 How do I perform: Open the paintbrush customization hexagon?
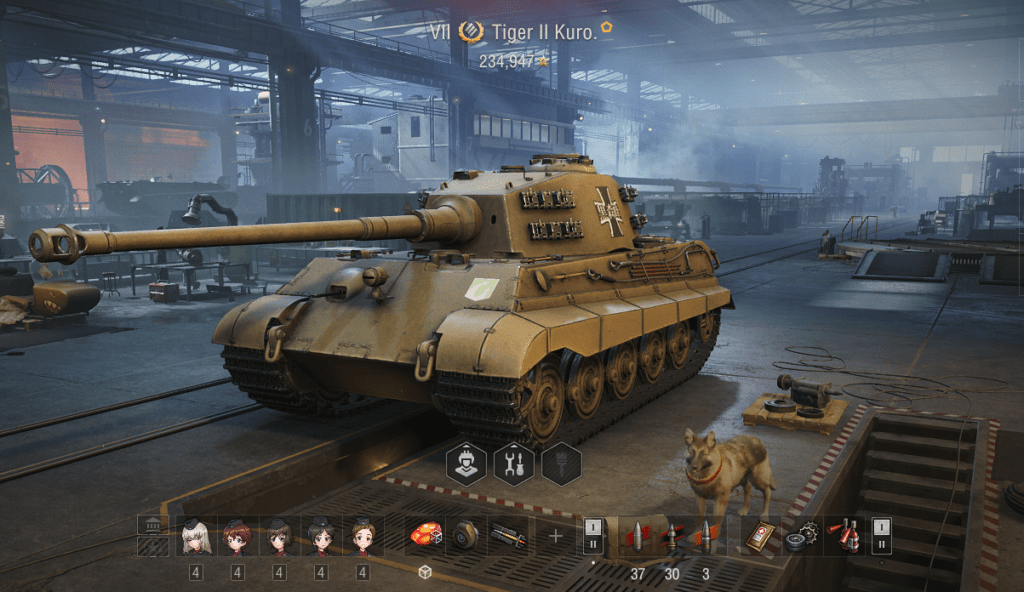(561, 464)
